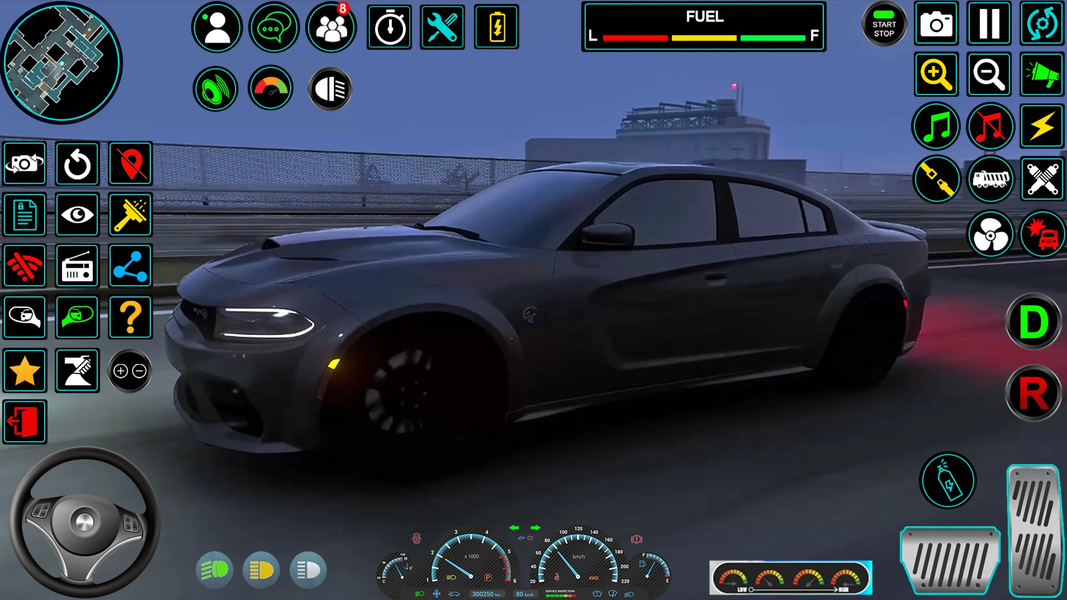Tap the nitro spray can boost

[947, 481]
